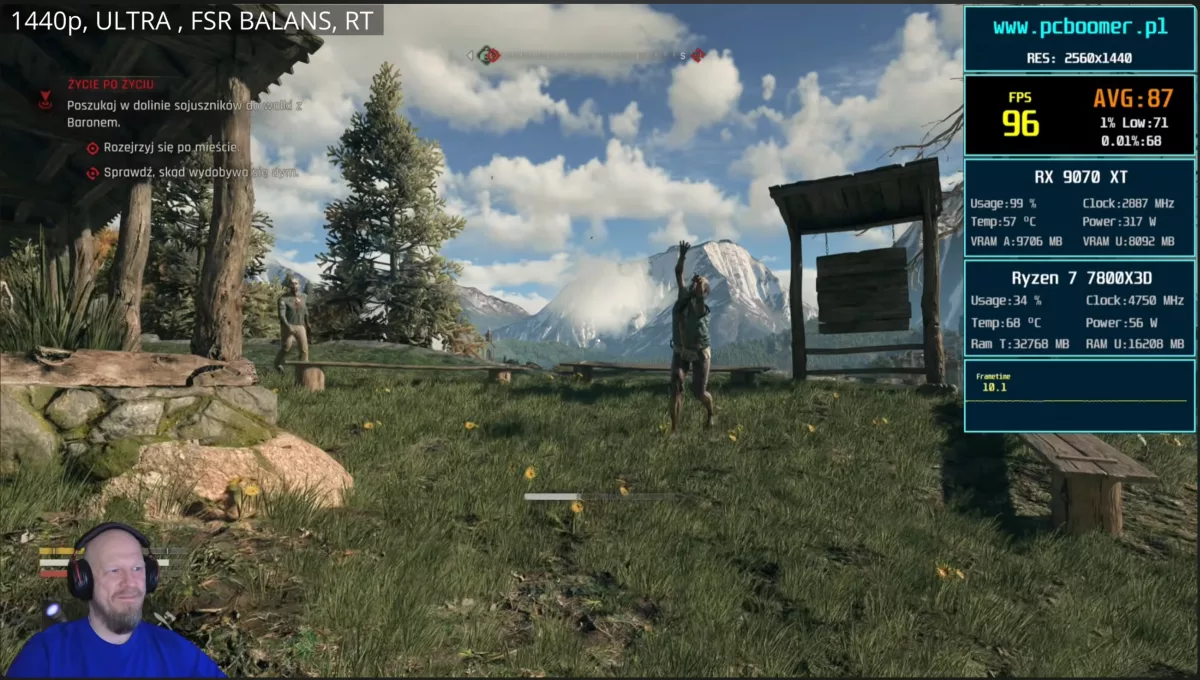Click the red quest icon beside the quest title

click(x=46, y=100)
